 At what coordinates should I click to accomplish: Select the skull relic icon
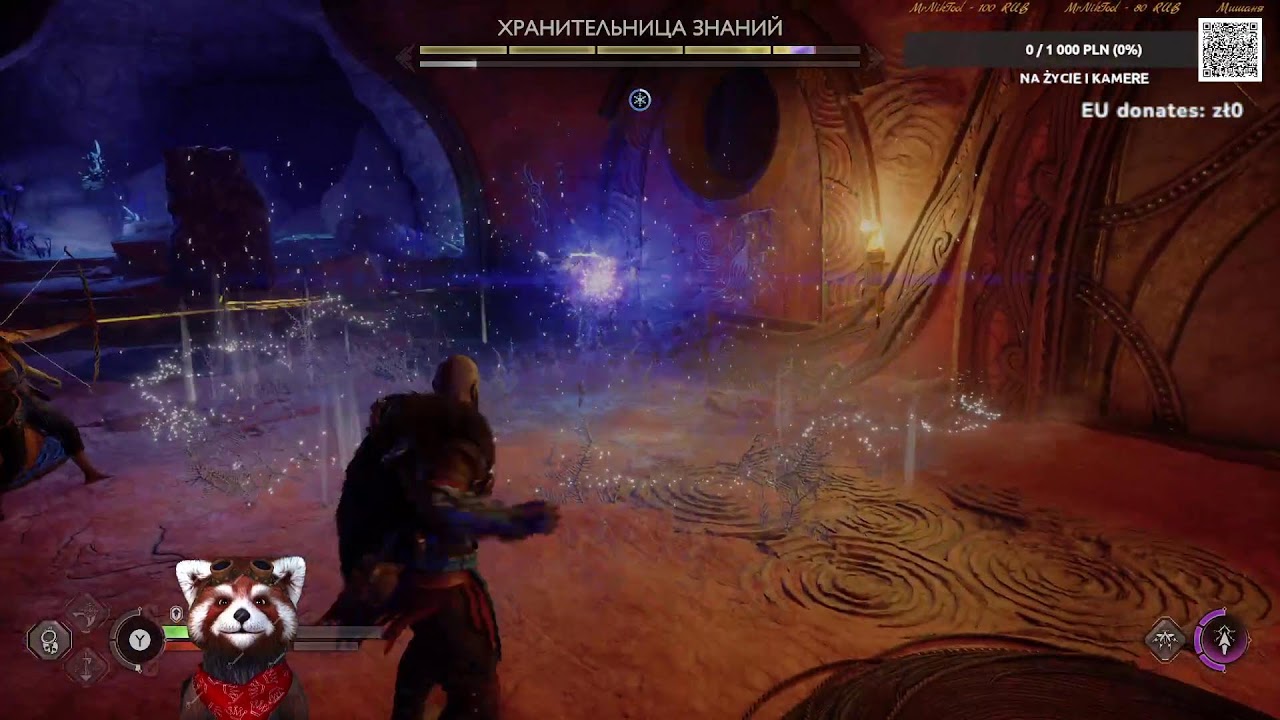[x=49, y=639]
